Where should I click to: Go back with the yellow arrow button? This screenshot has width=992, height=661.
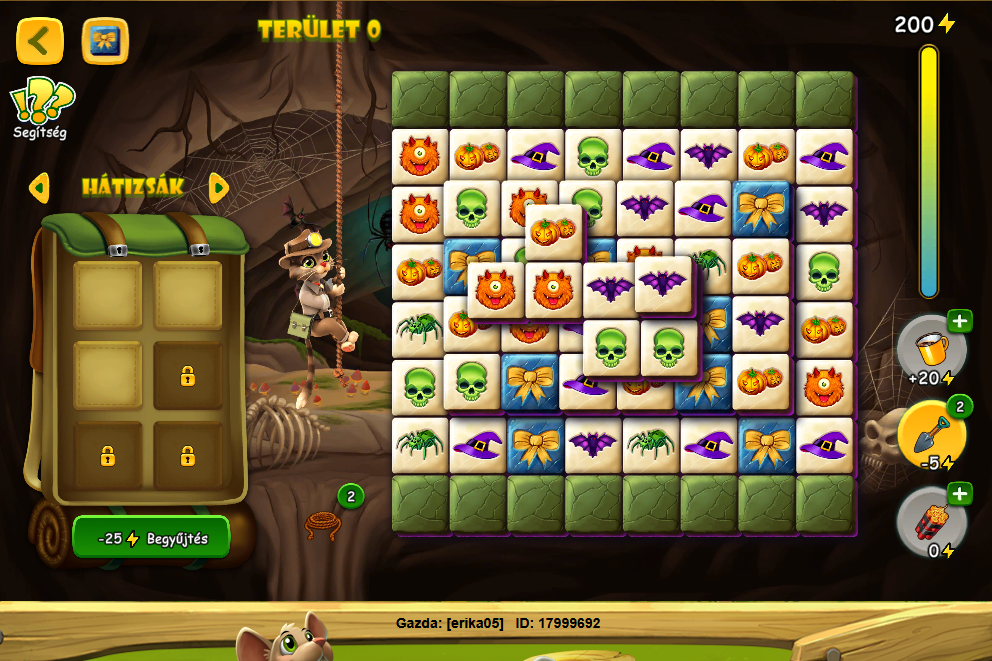[x=40, y=41]
